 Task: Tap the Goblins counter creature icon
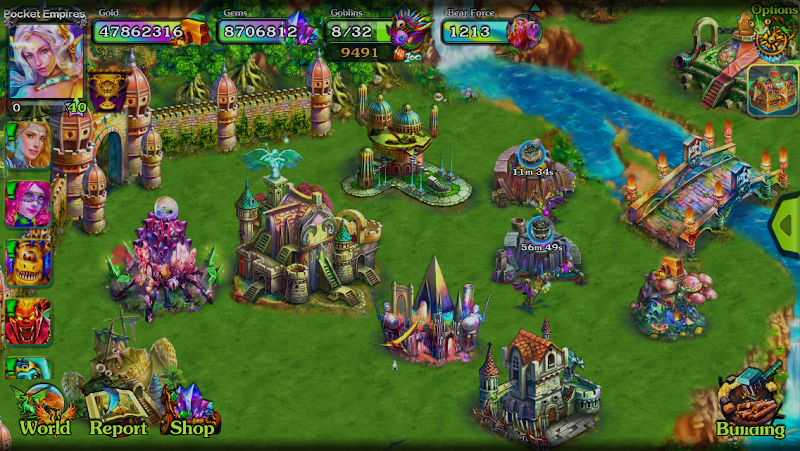408,36
